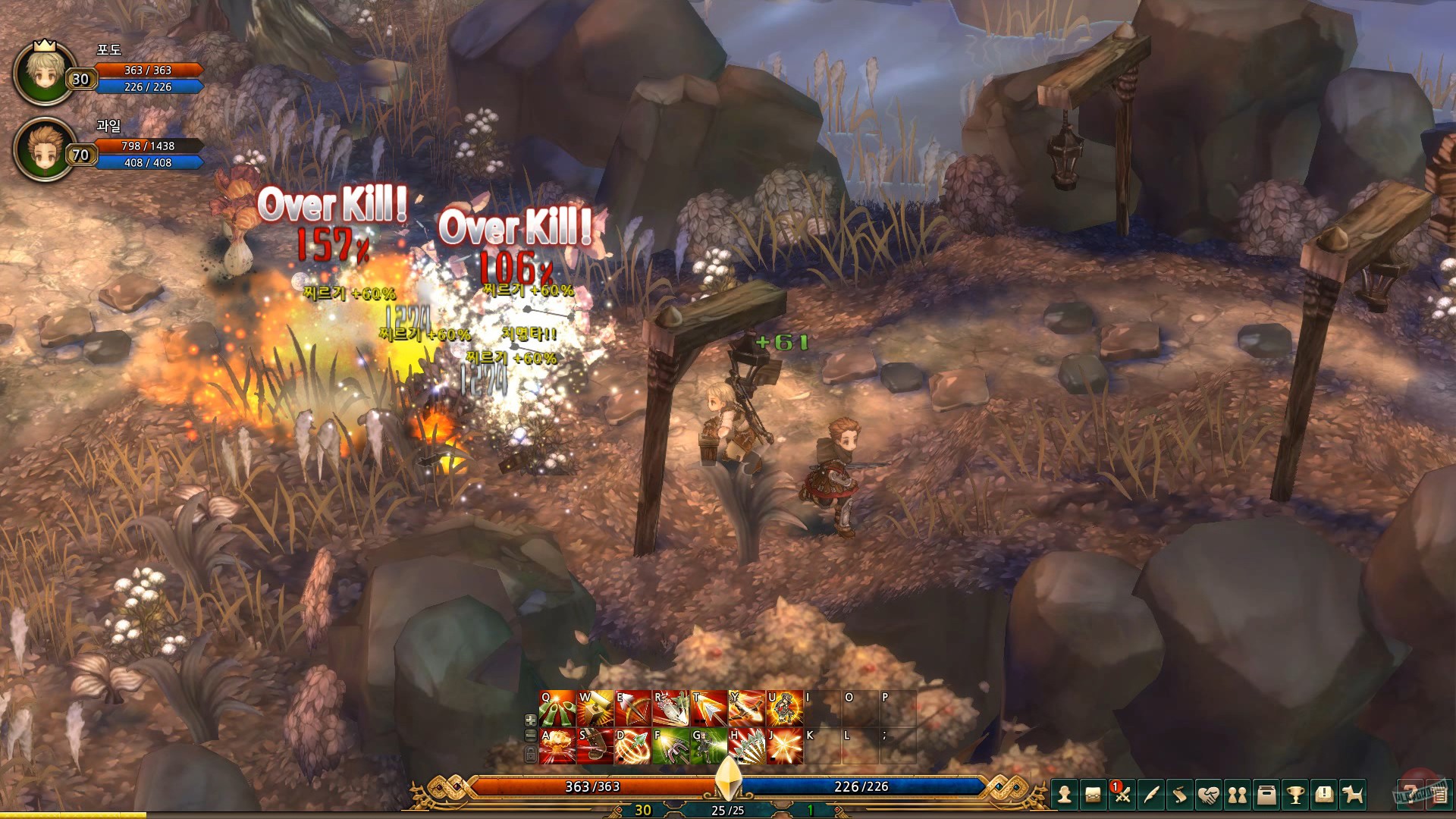Image resolution: width=1456 pixels, height=819 pixels.
Task: Expand the hotbar with the plus button
Action: (531, 720)
